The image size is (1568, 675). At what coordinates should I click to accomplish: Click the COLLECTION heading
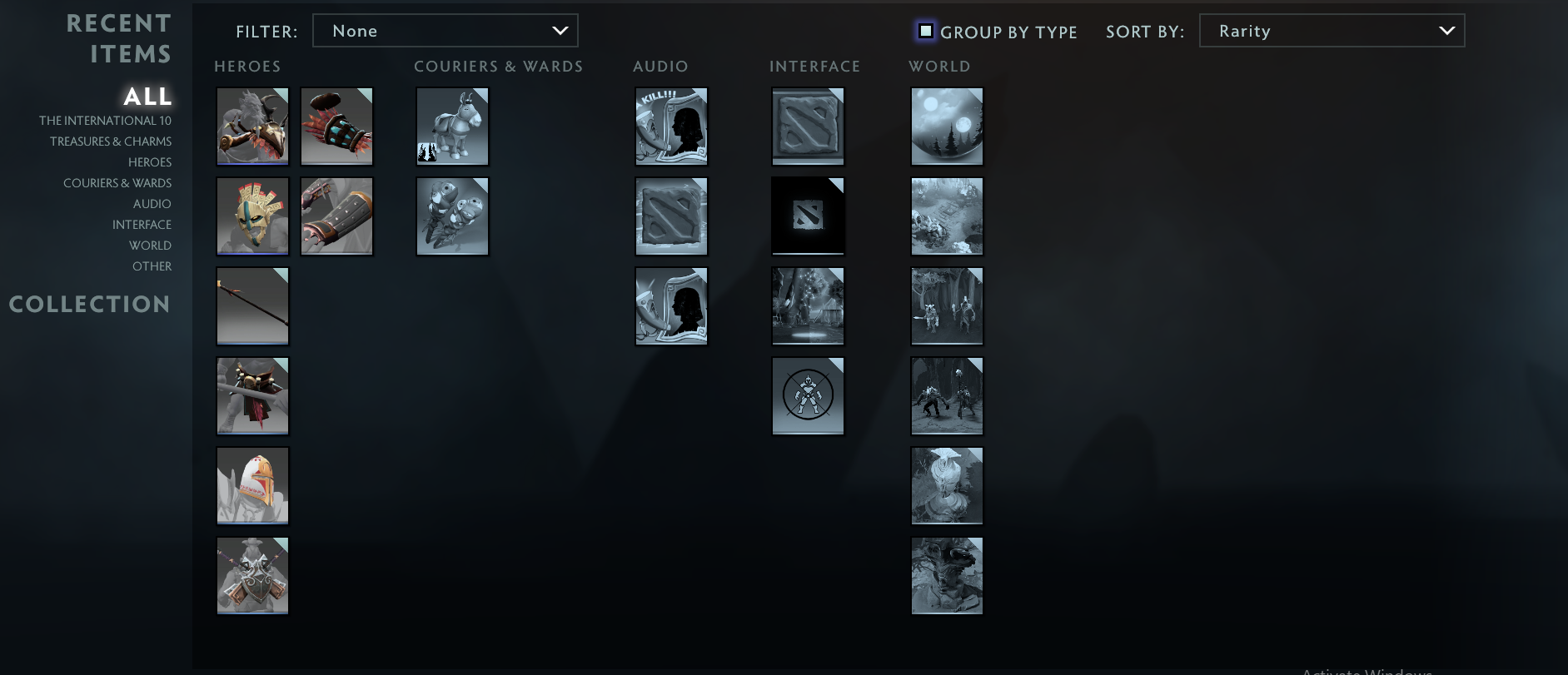89,304
